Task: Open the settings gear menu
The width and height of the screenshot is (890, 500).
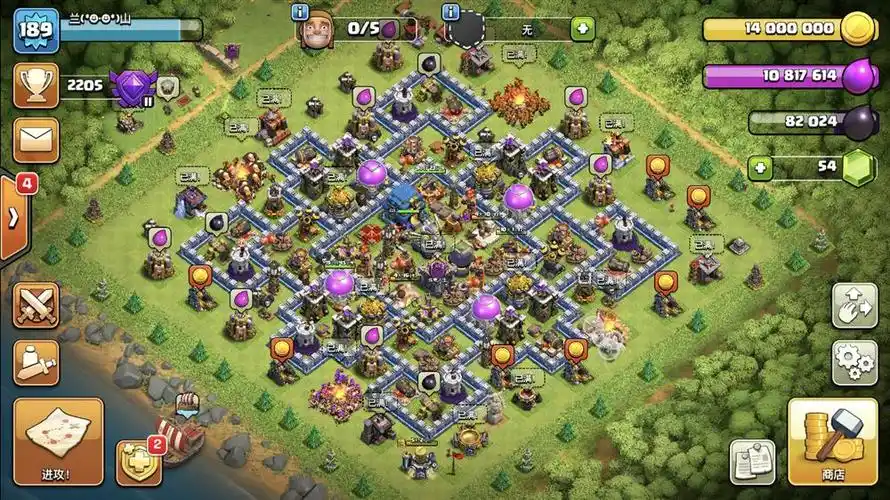Action: 854,362
